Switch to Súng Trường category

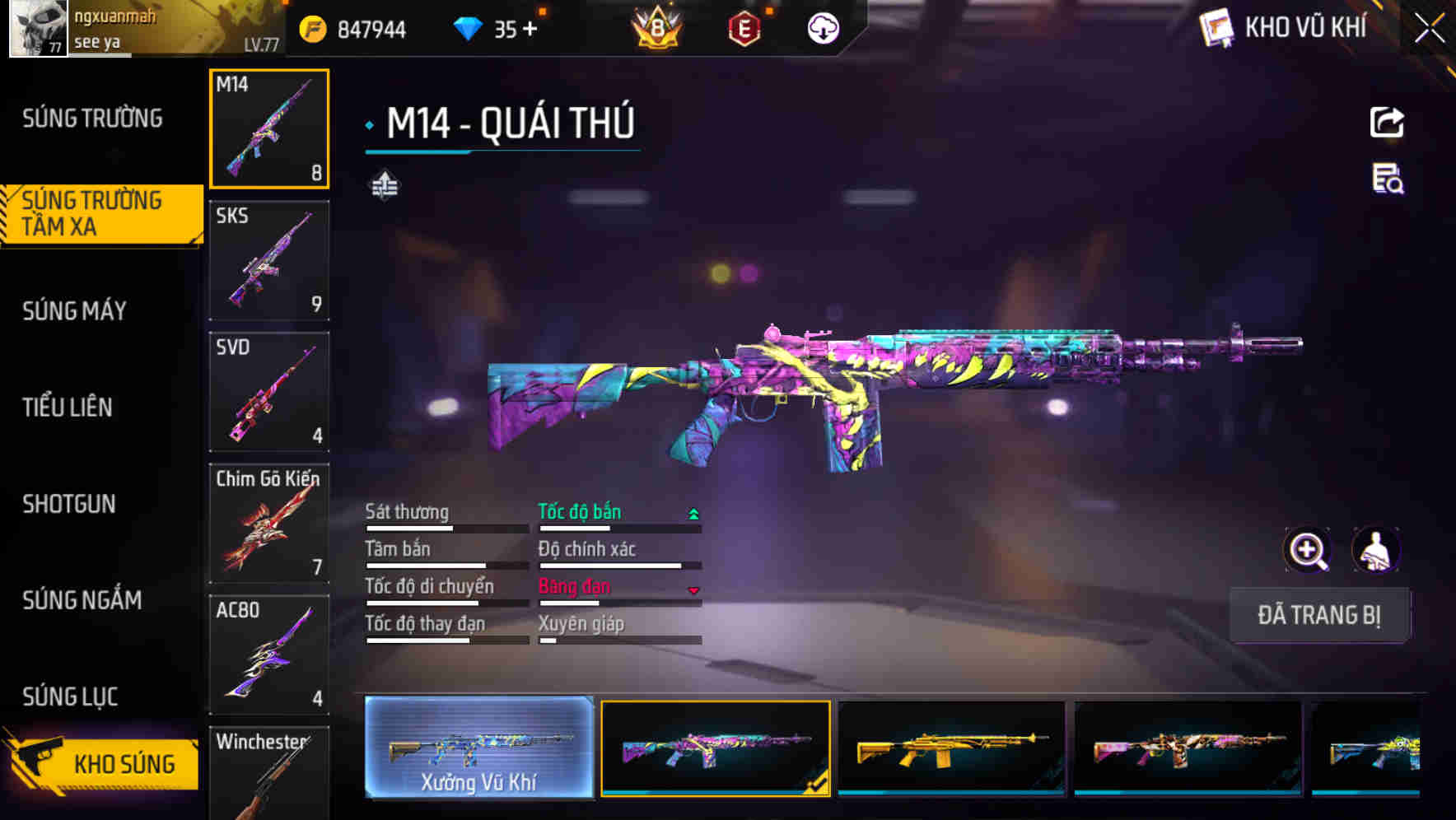pyautogui.click(x=92, y=119)
